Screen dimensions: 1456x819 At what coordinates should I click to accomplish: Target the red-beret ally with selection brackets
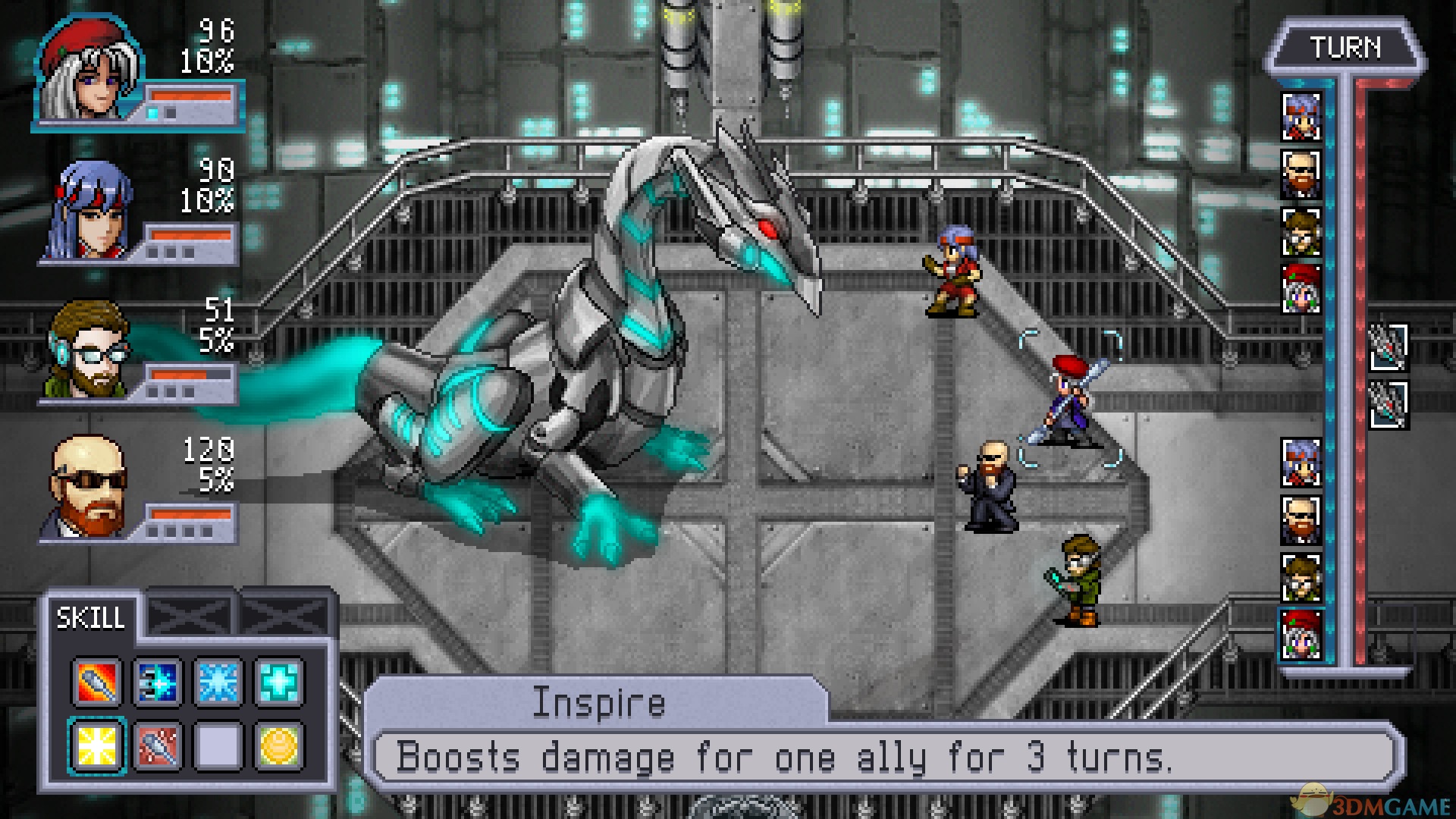1069,400
